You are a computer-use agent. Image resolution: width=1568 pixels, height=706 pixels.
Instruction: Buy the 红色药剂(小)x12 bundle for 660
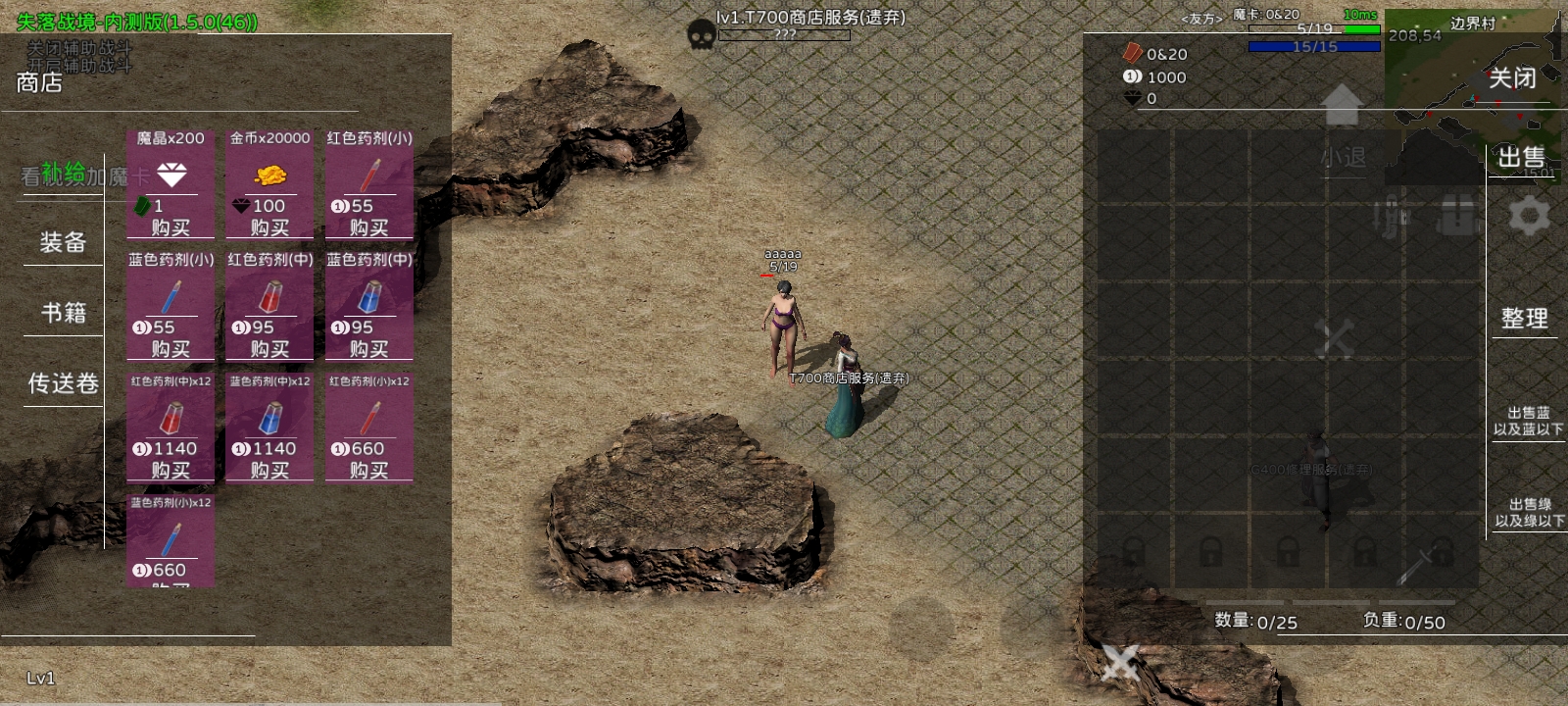[368, 471]
